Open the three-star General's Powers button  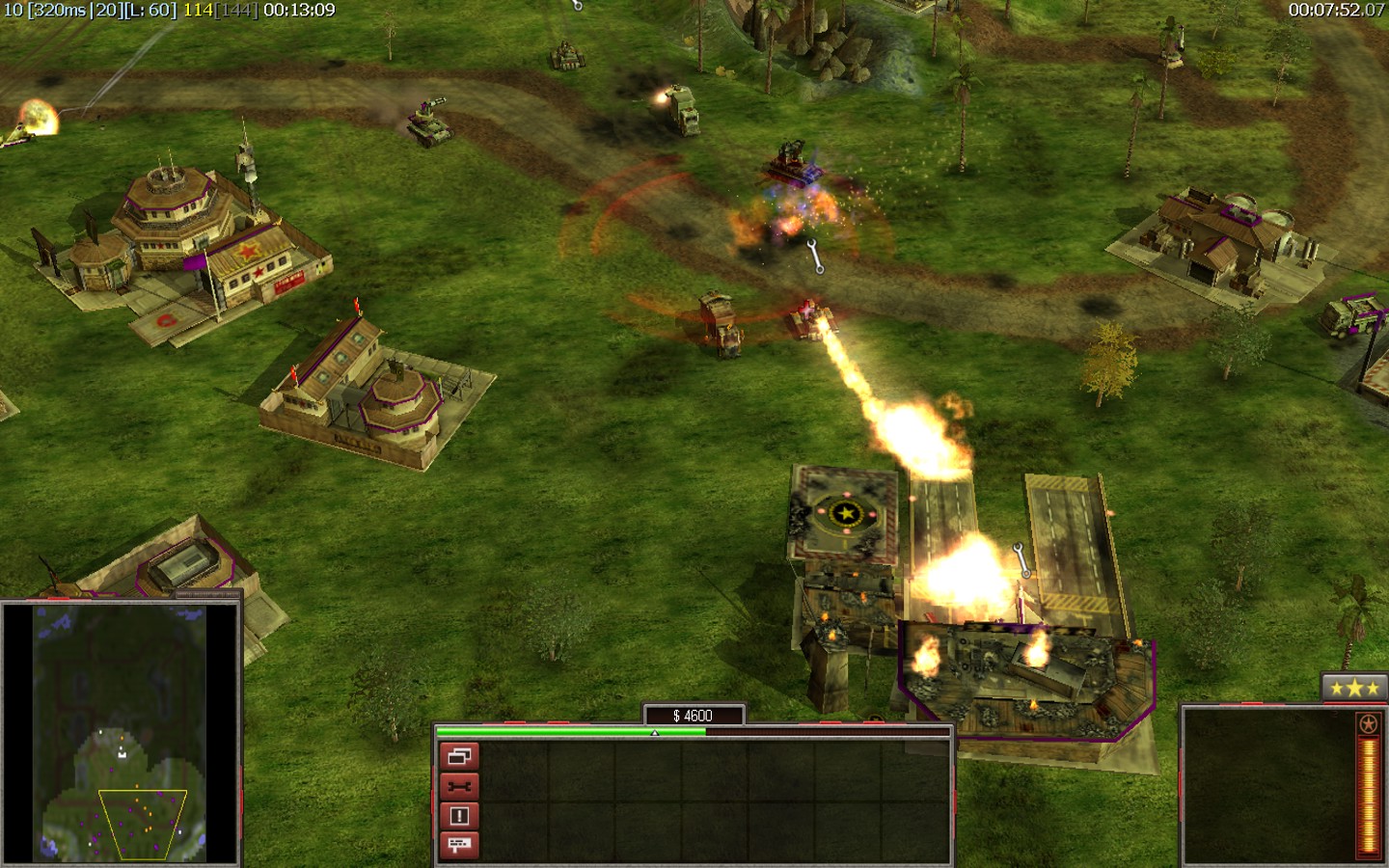pyautogui.click(x=1354, y=688)
